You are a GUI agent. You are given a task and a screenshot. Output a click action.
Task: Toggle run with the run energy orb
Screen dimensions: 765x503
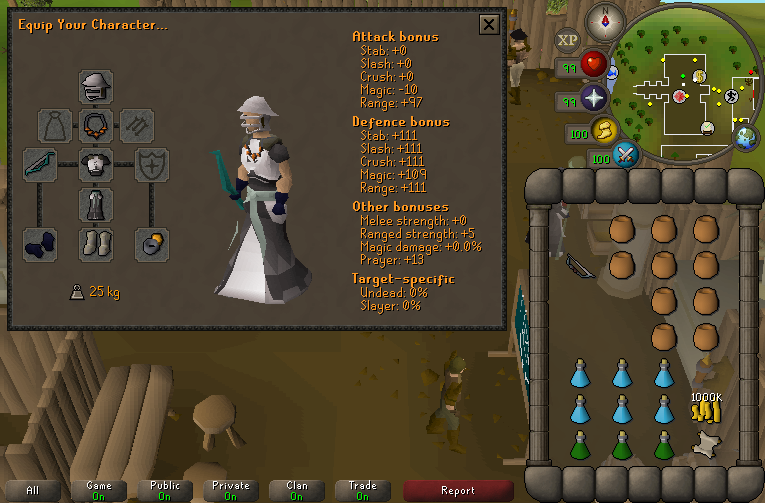pos(604,129)
